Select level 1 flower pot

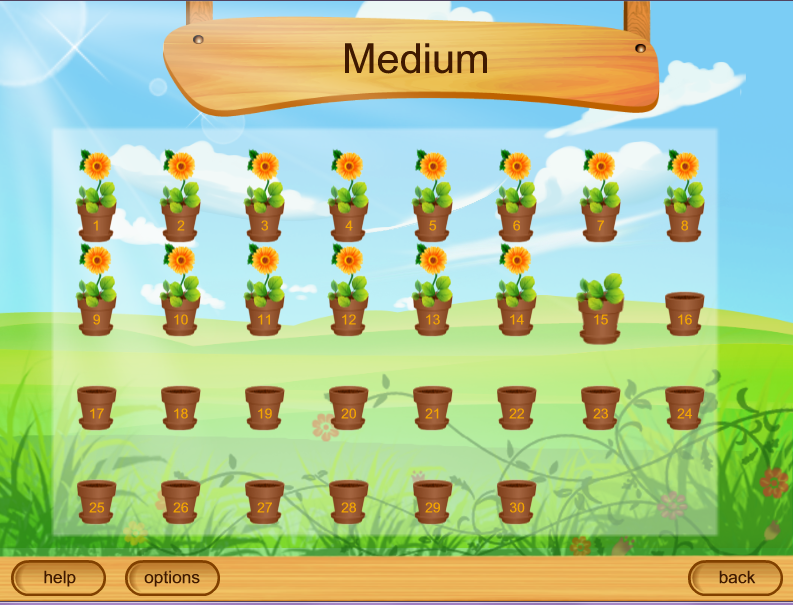point(96,219)
